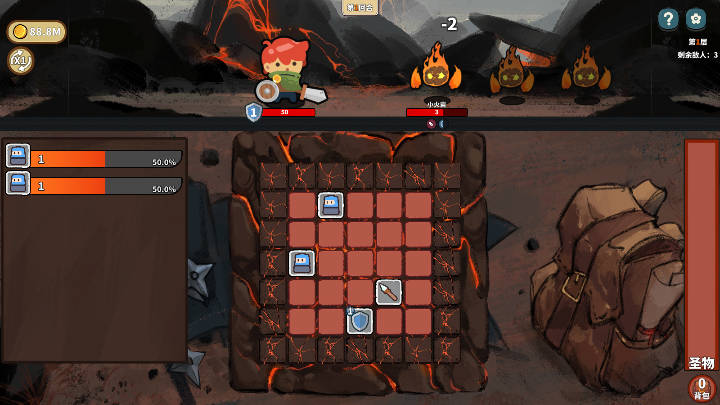This screenshot has height=405, width=720.
Task: Select the blue shield tile on the grid
Action: tap(360, 321)
